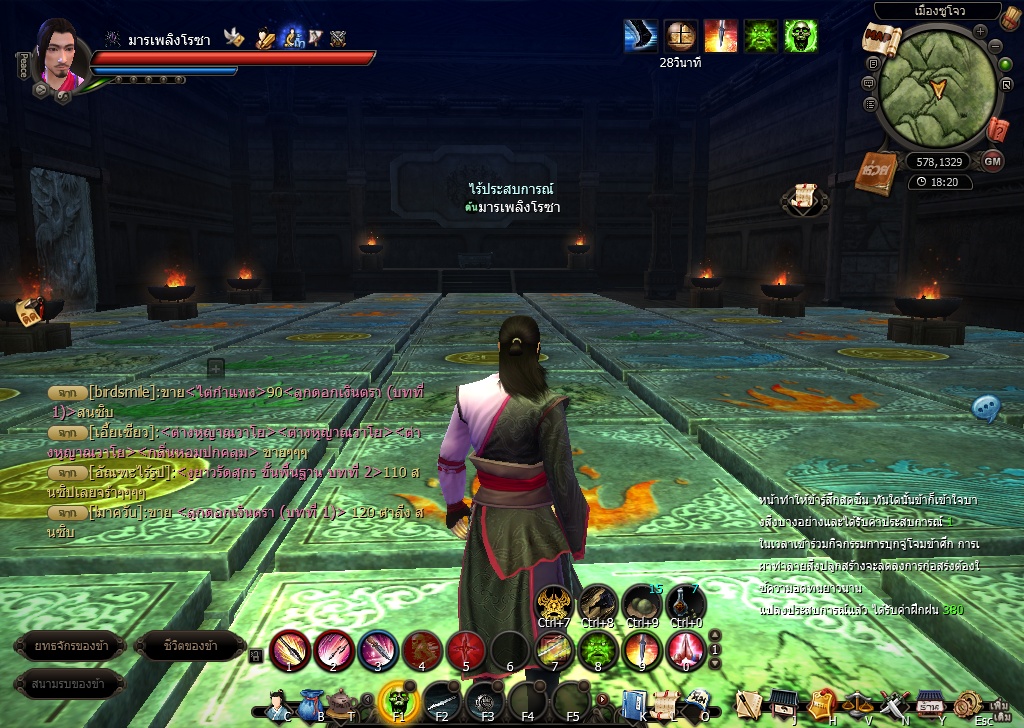Select the green skull stance on F1
This screenshot has width=1024, height=728.
click(x=397, y=702)
